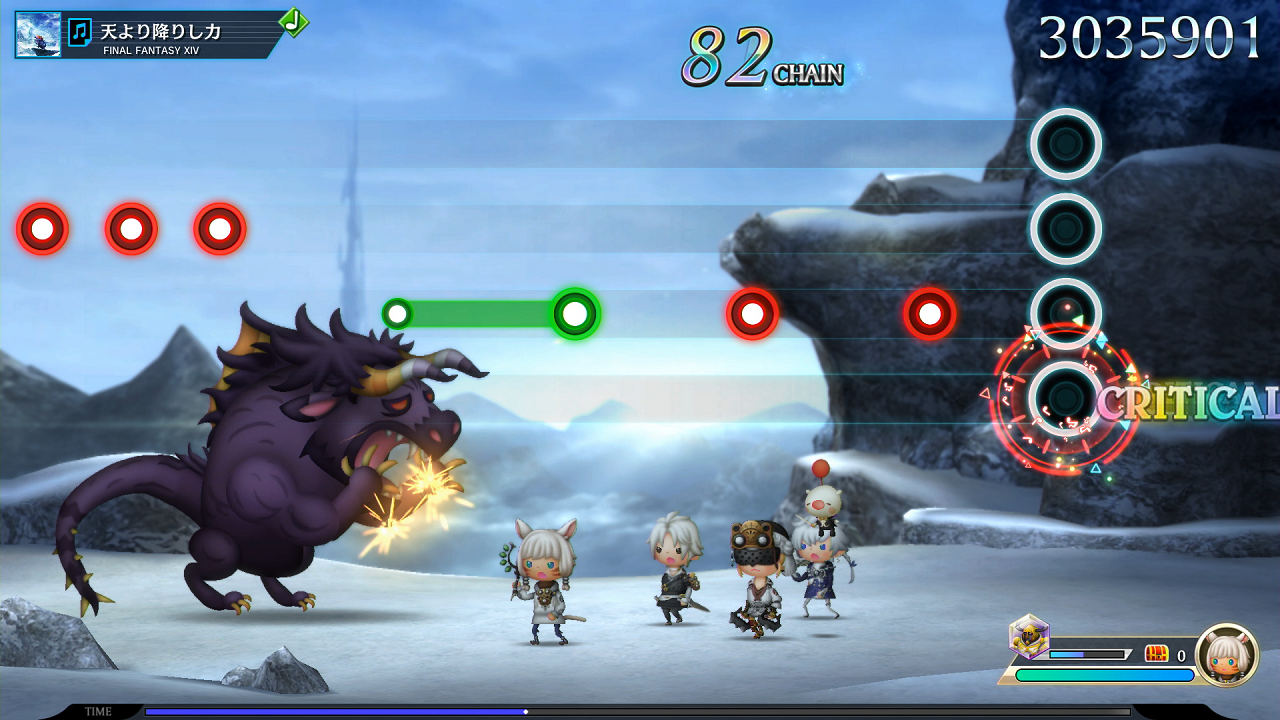The image size is (1280, 720).
Task: Click the cat-eared party leader portrait
Action: tap(1226, 655)
